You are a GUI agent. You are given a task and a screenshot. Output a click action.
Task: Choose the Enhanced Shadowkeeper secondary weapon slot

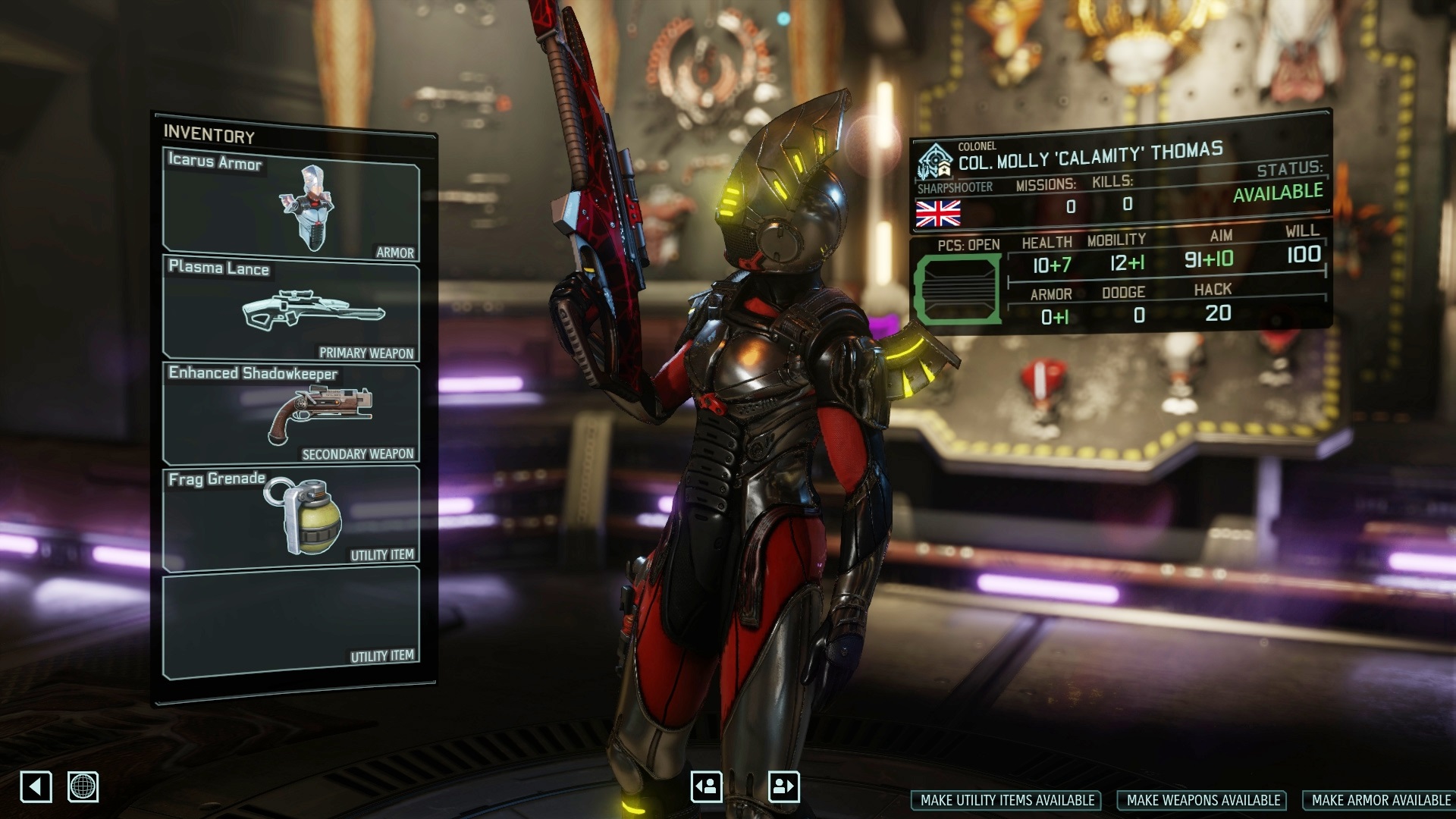[291, 413]
